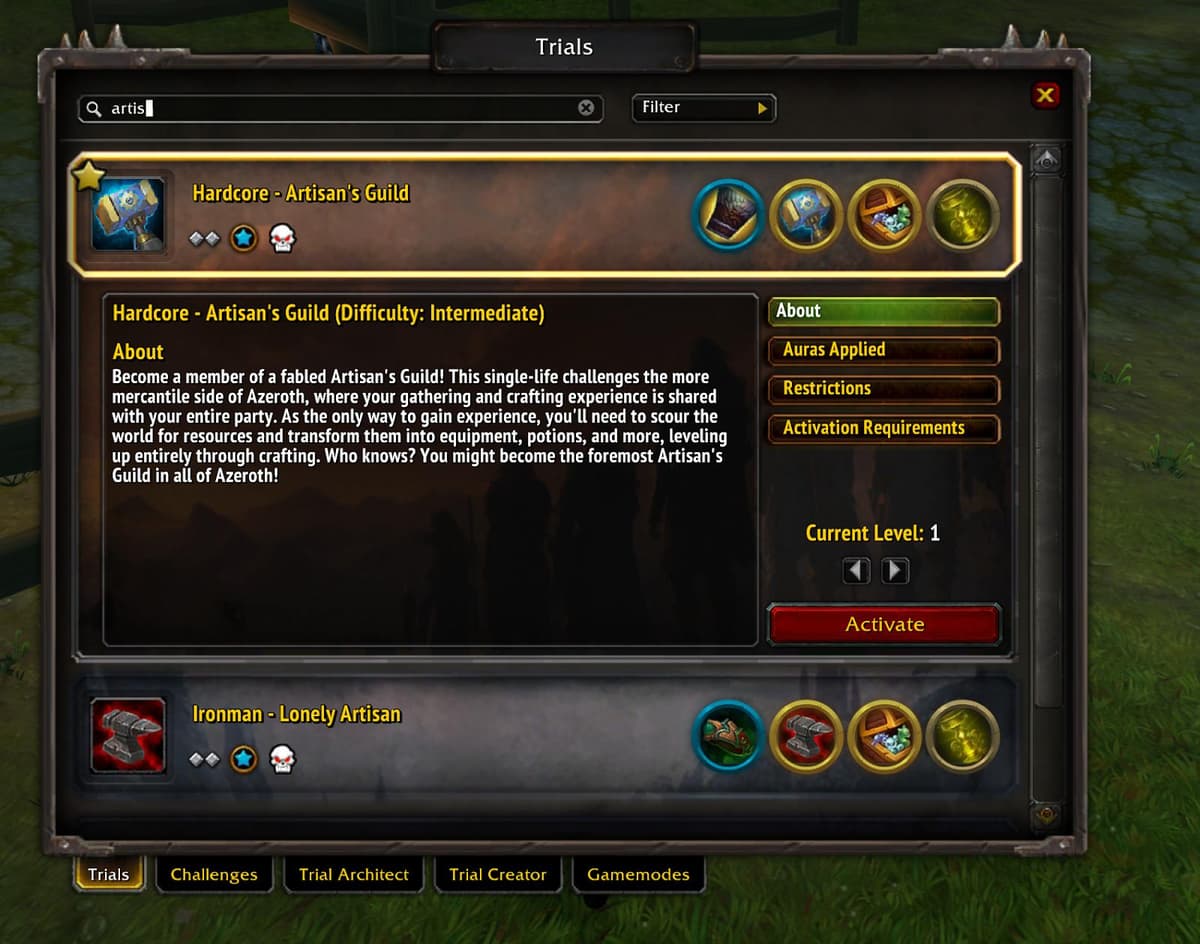
Task: Close the Trials window
Action: point(1045,95)
